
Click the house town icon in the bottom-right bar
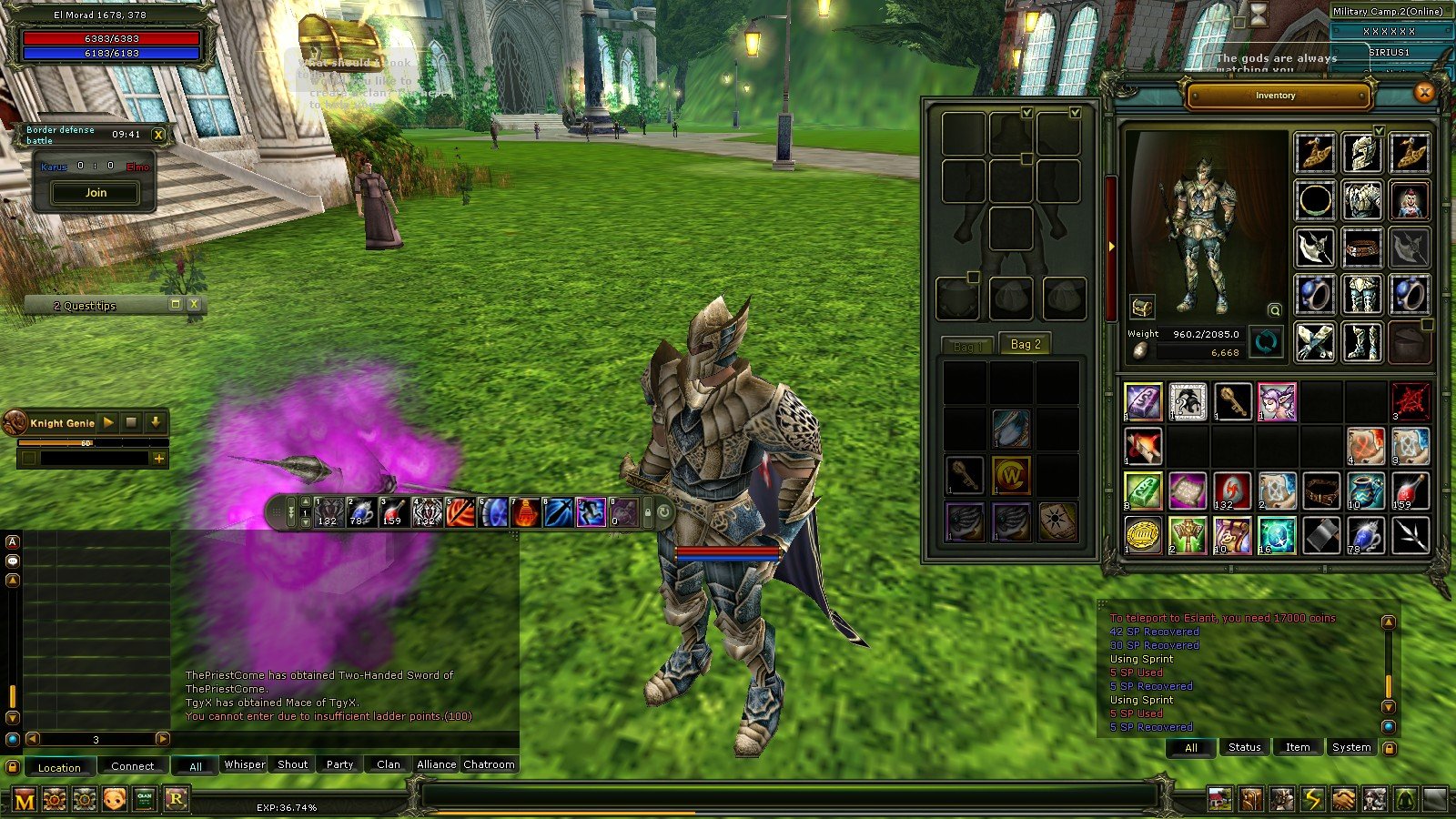tap(1219, 798)
